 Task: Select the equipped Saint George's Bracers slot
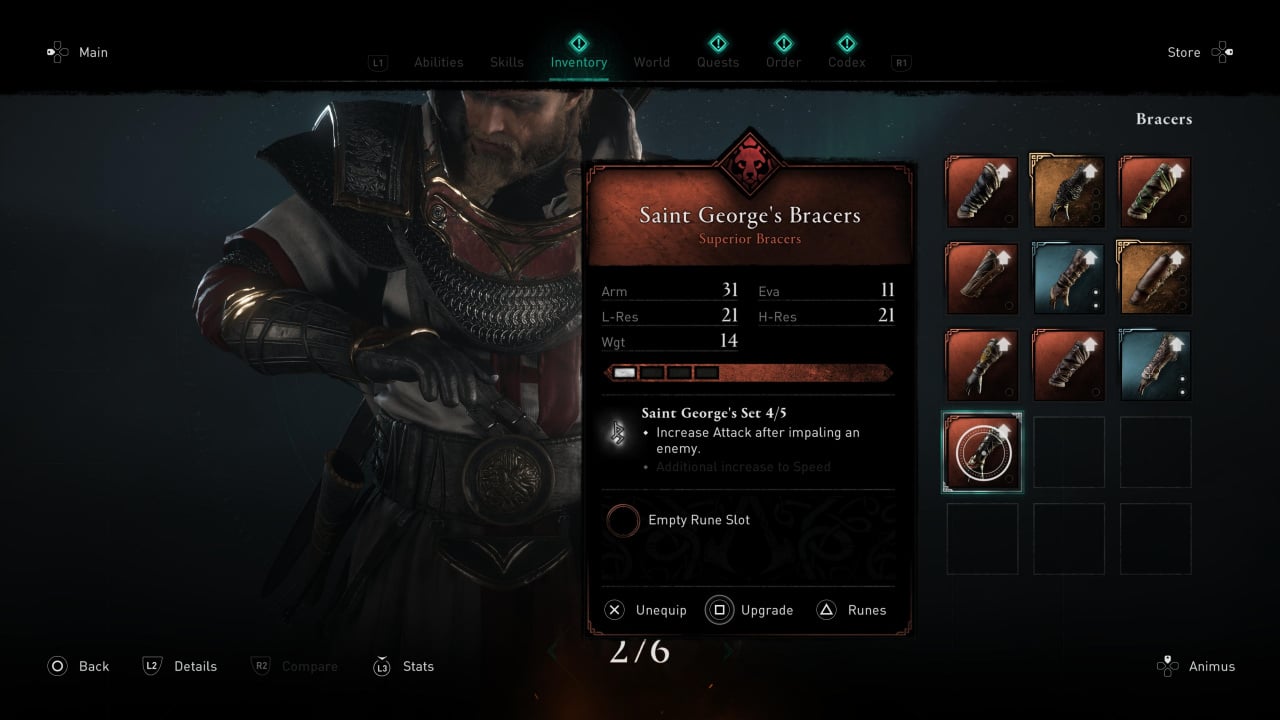[x=982, y=453]
